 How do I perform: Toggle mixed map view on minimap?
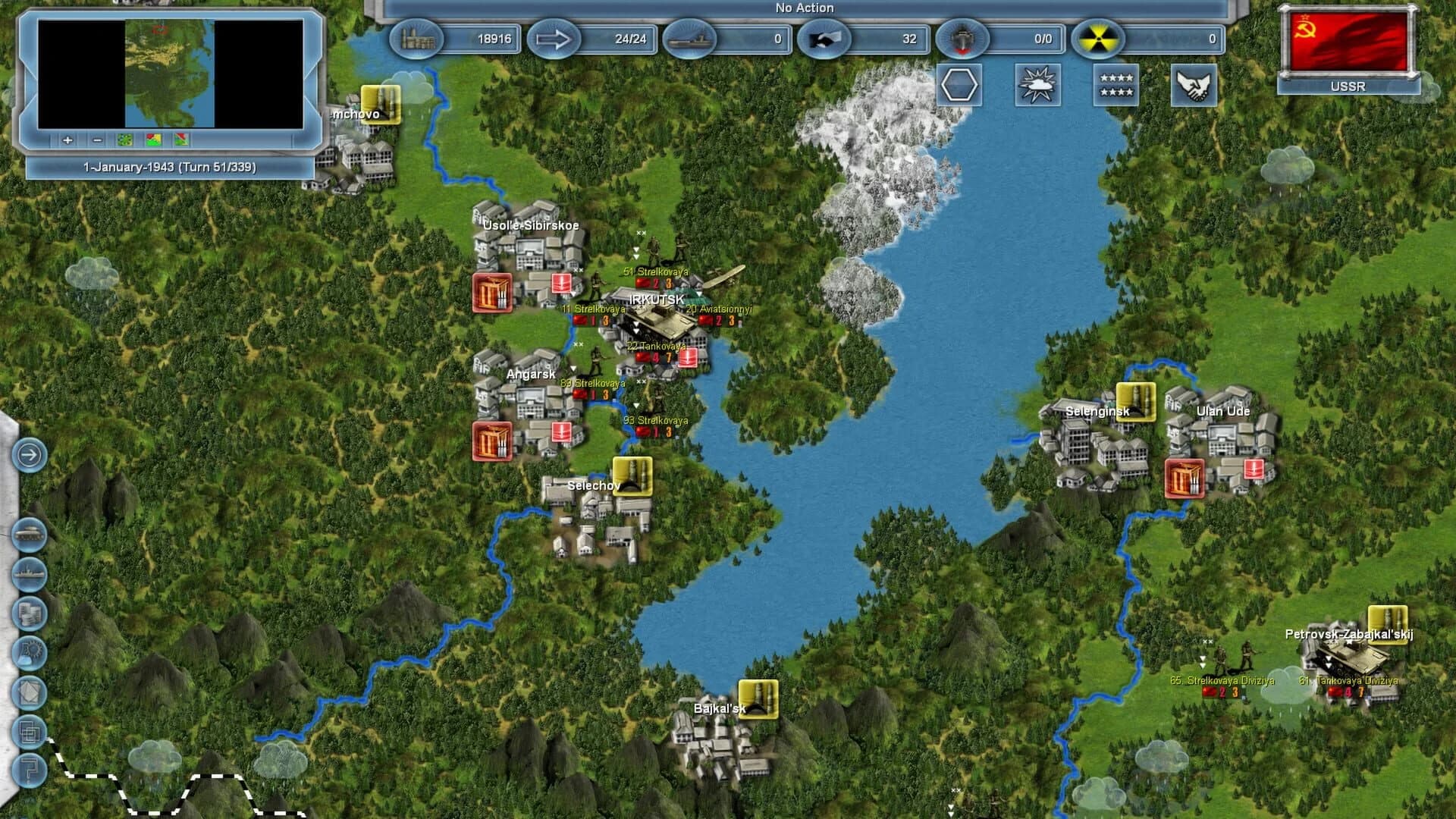coord(180,140)
